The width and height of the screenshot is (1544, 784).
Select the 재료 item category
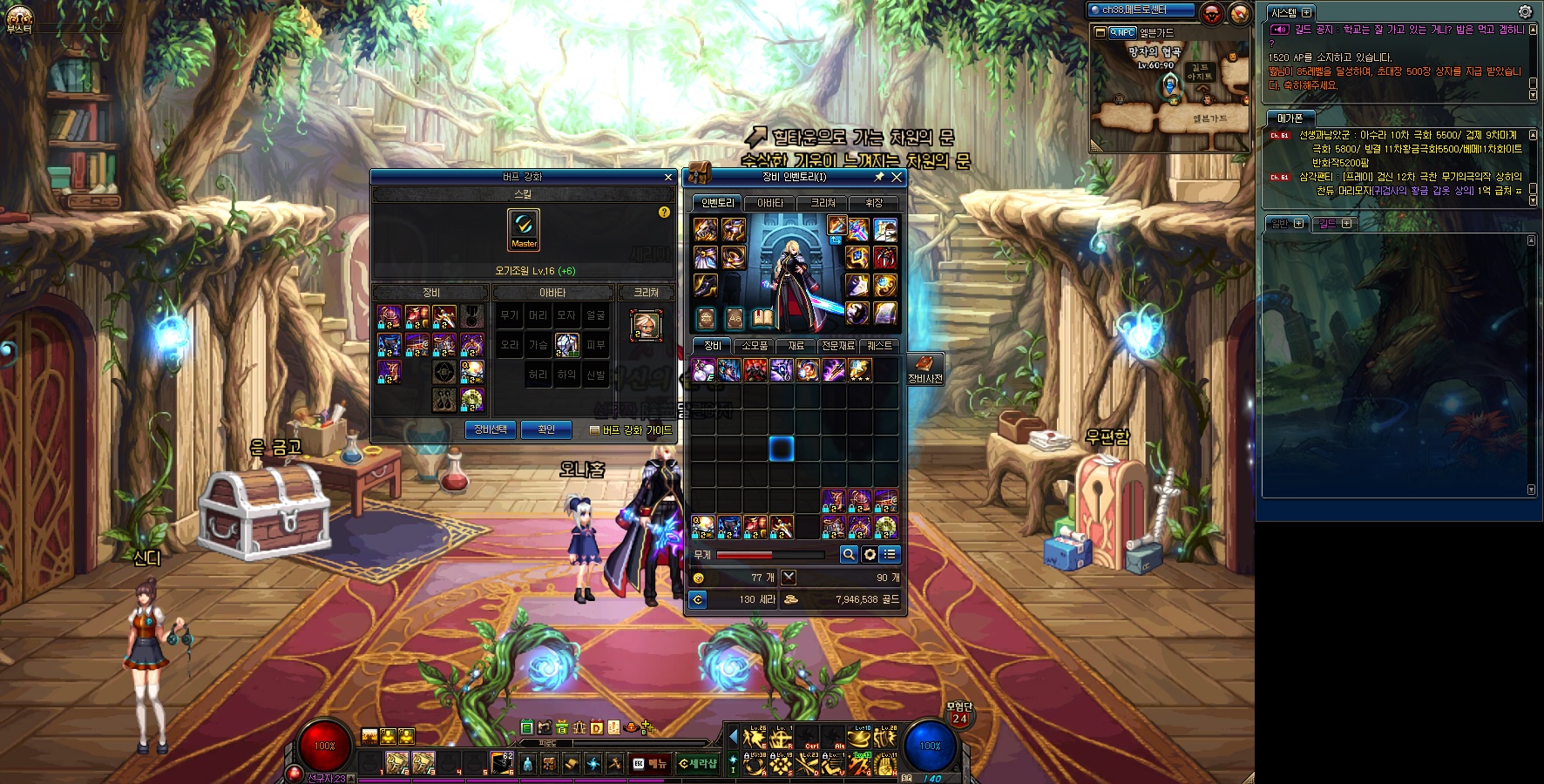pyautogui.click(x=796, y=346)
